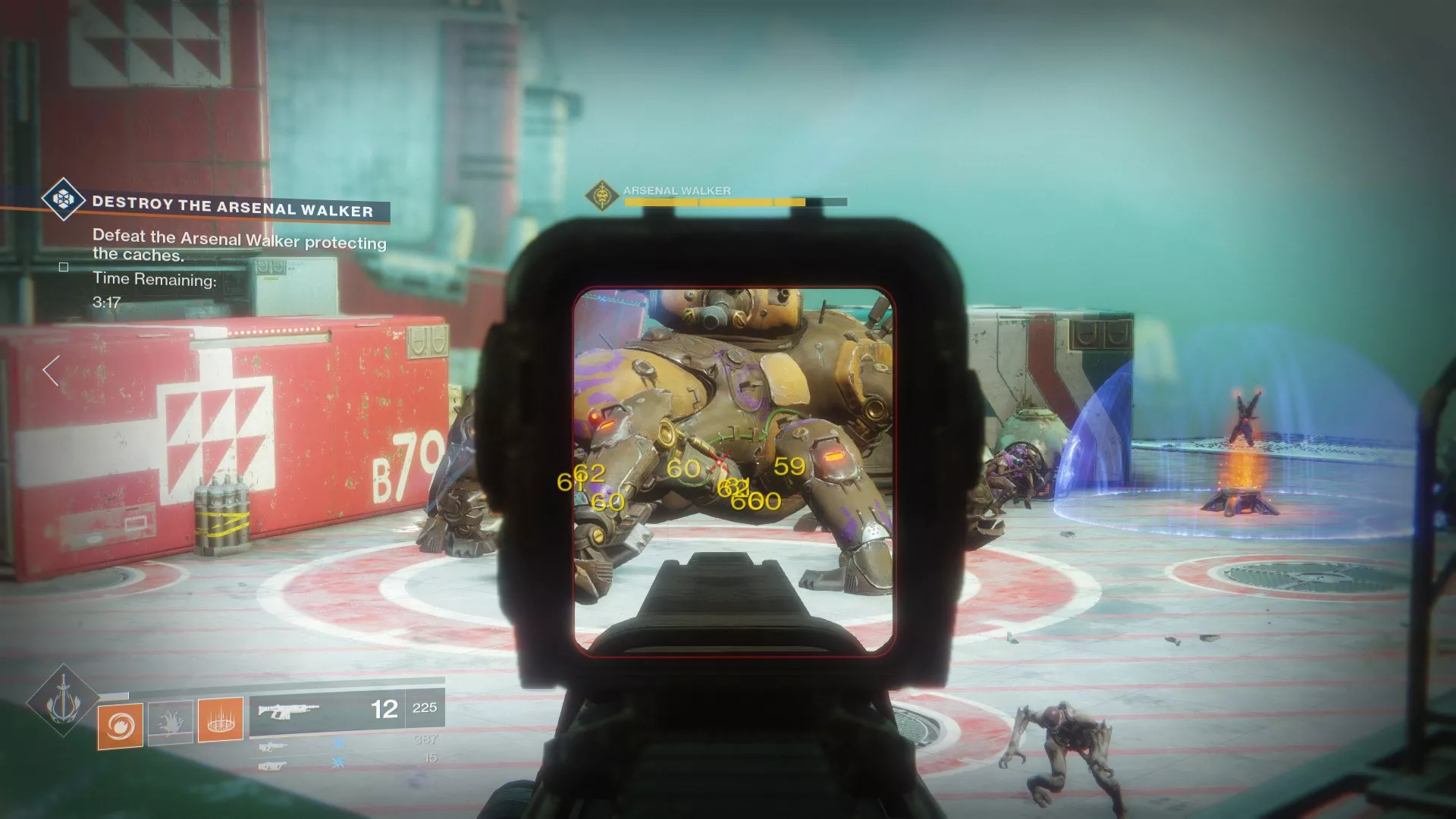Click the secondary sniper weapon icon
The height and width of the screenshot is (819, 1456).
tap(273, 747)
